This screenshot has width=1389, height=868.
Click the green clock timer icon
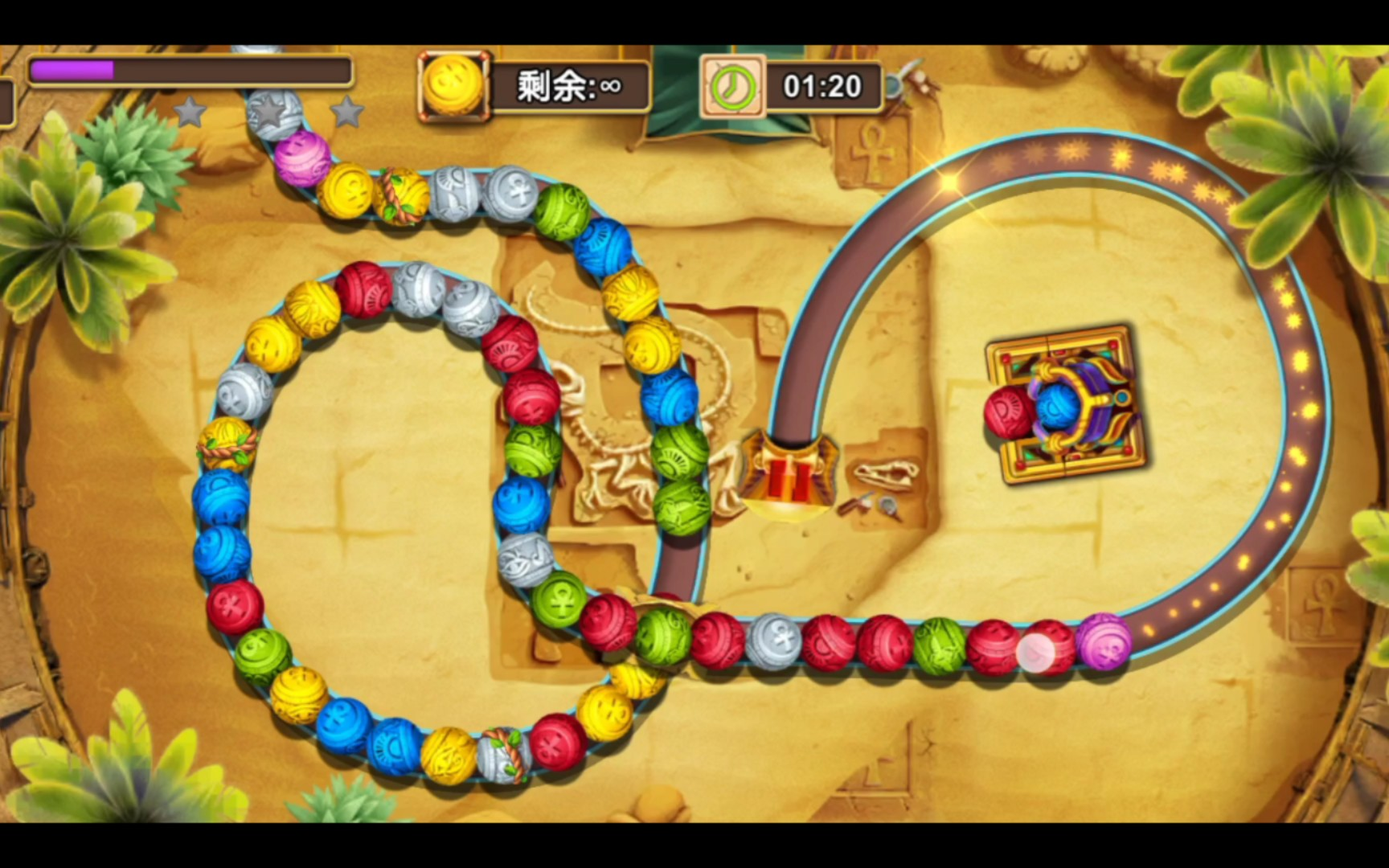[731, 86]
